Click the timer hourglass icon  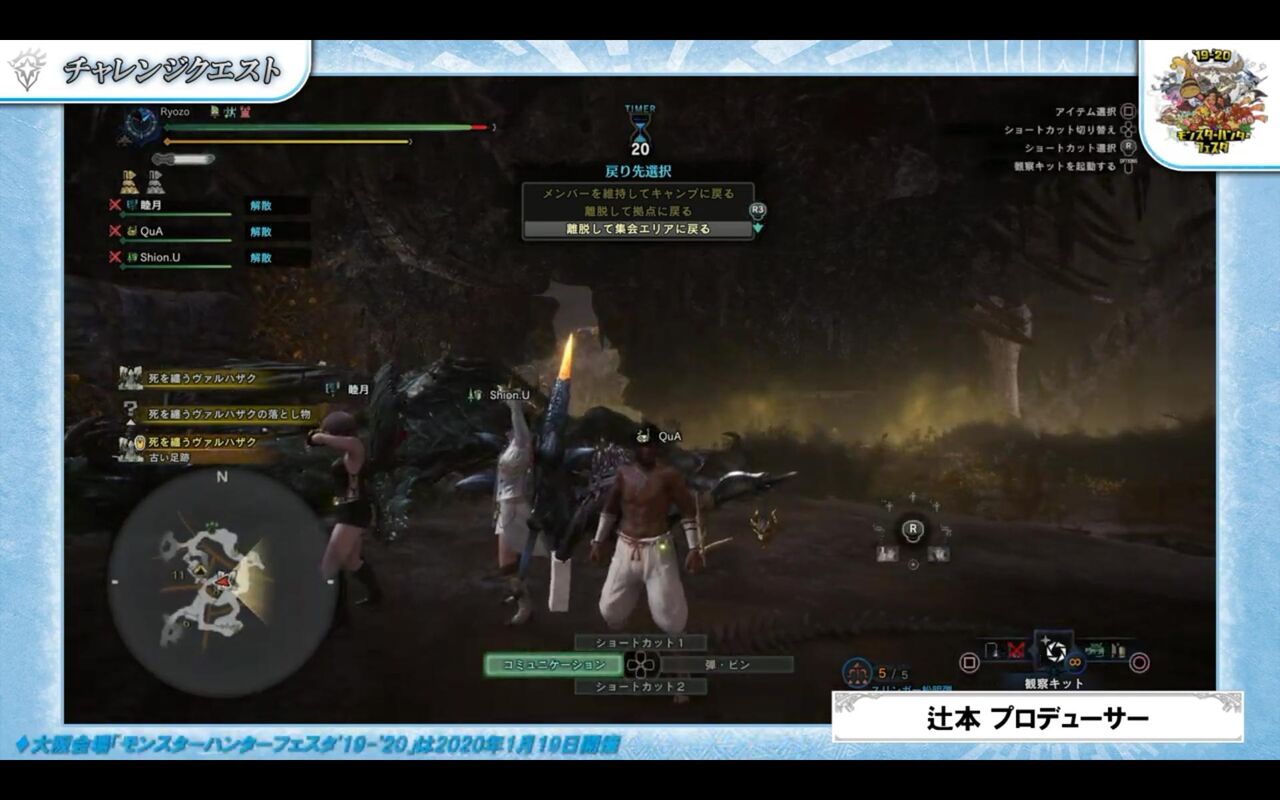pos(639,129)
